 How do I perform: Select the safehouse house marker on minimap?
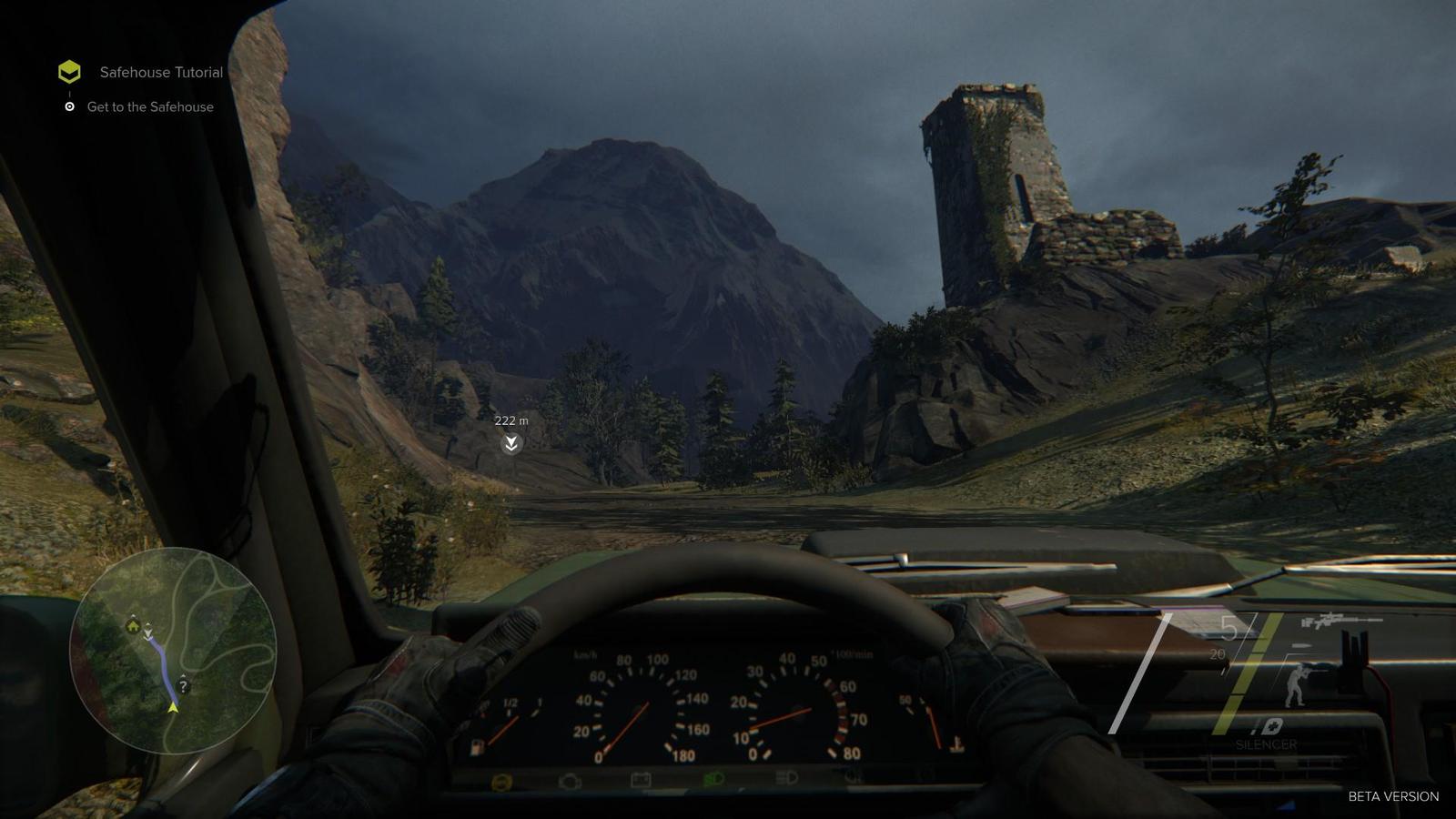coord(133,625)
